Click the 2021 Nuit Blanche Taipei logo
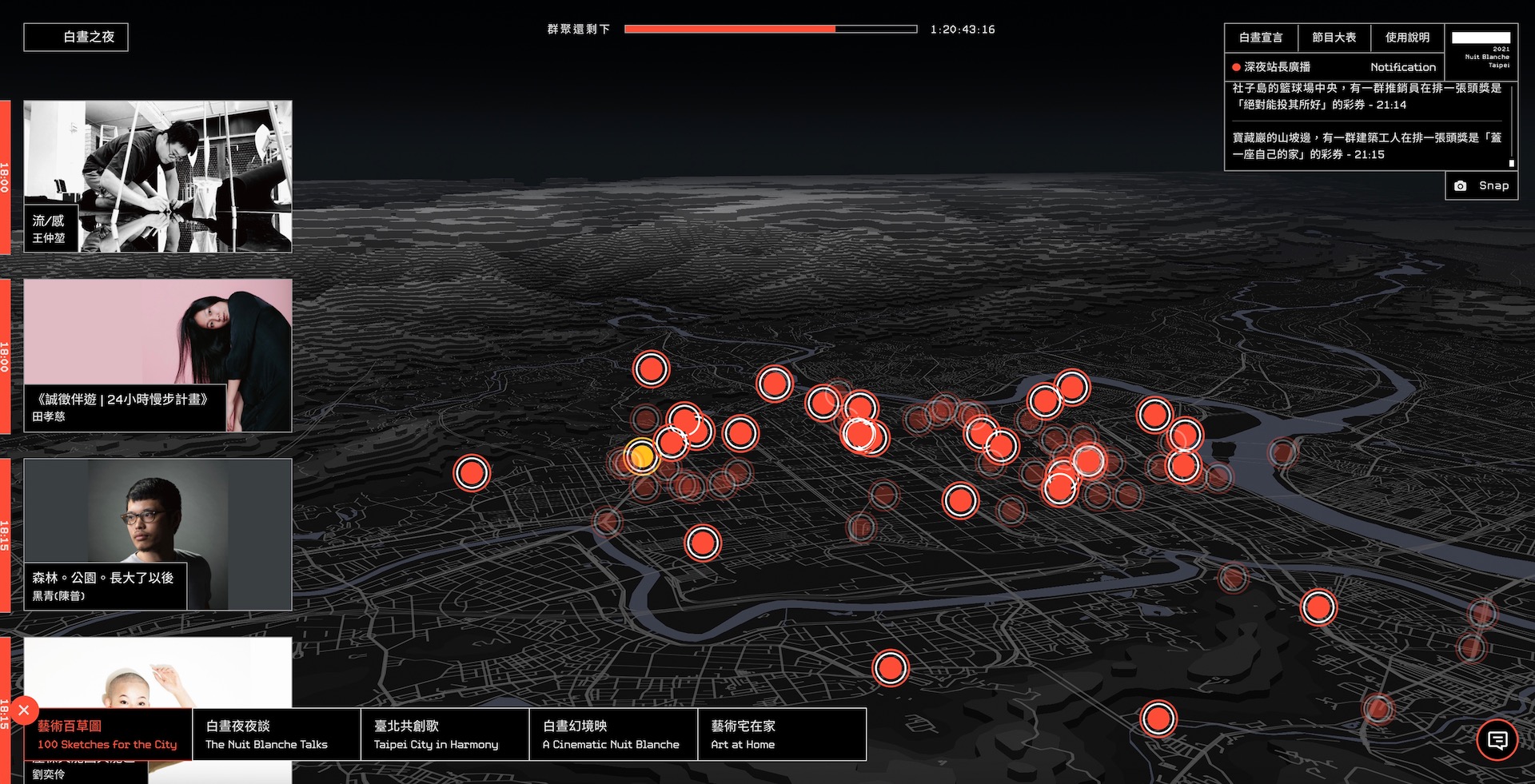The width and height of the screenshot is (1535, 784). point(1481,51)
